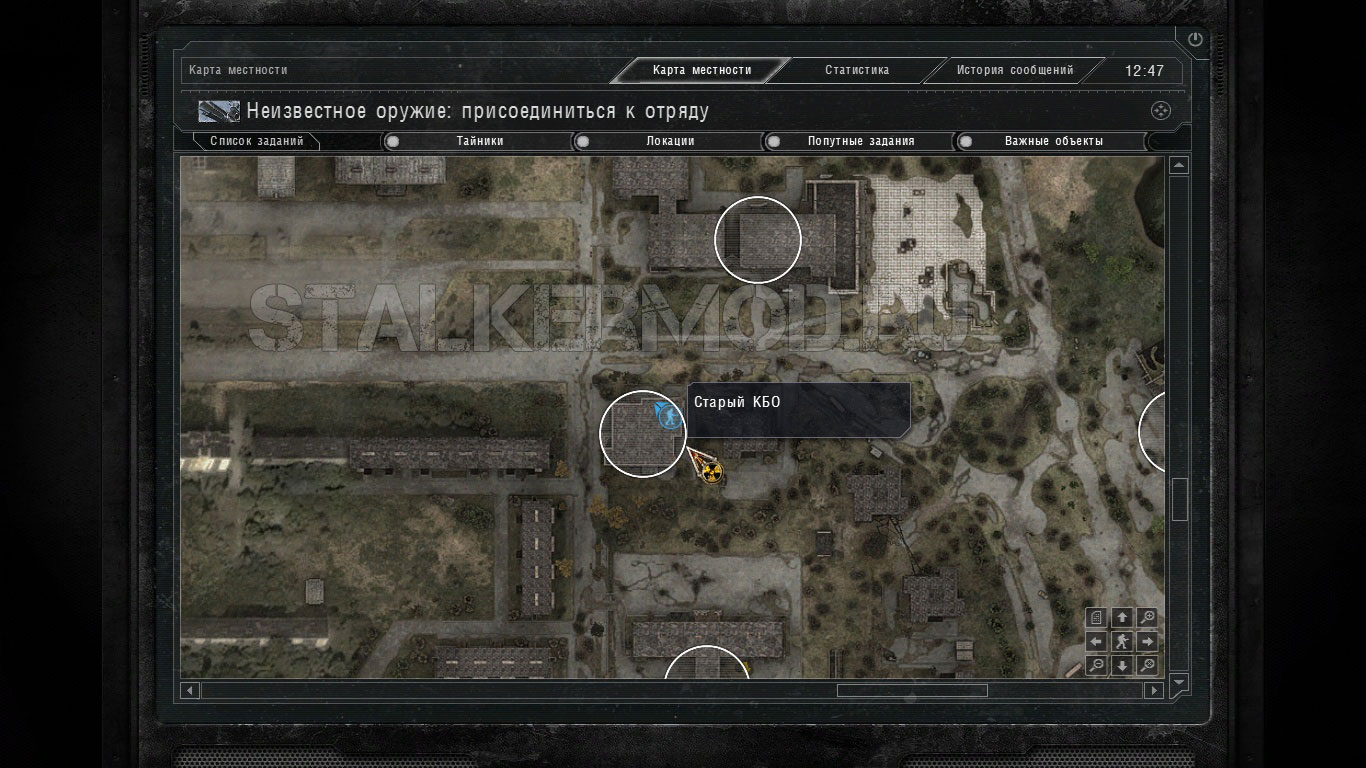Open the История сообщений tab
The height and width of the screenshot is (768, 1366).
[x=1014, y=71]
